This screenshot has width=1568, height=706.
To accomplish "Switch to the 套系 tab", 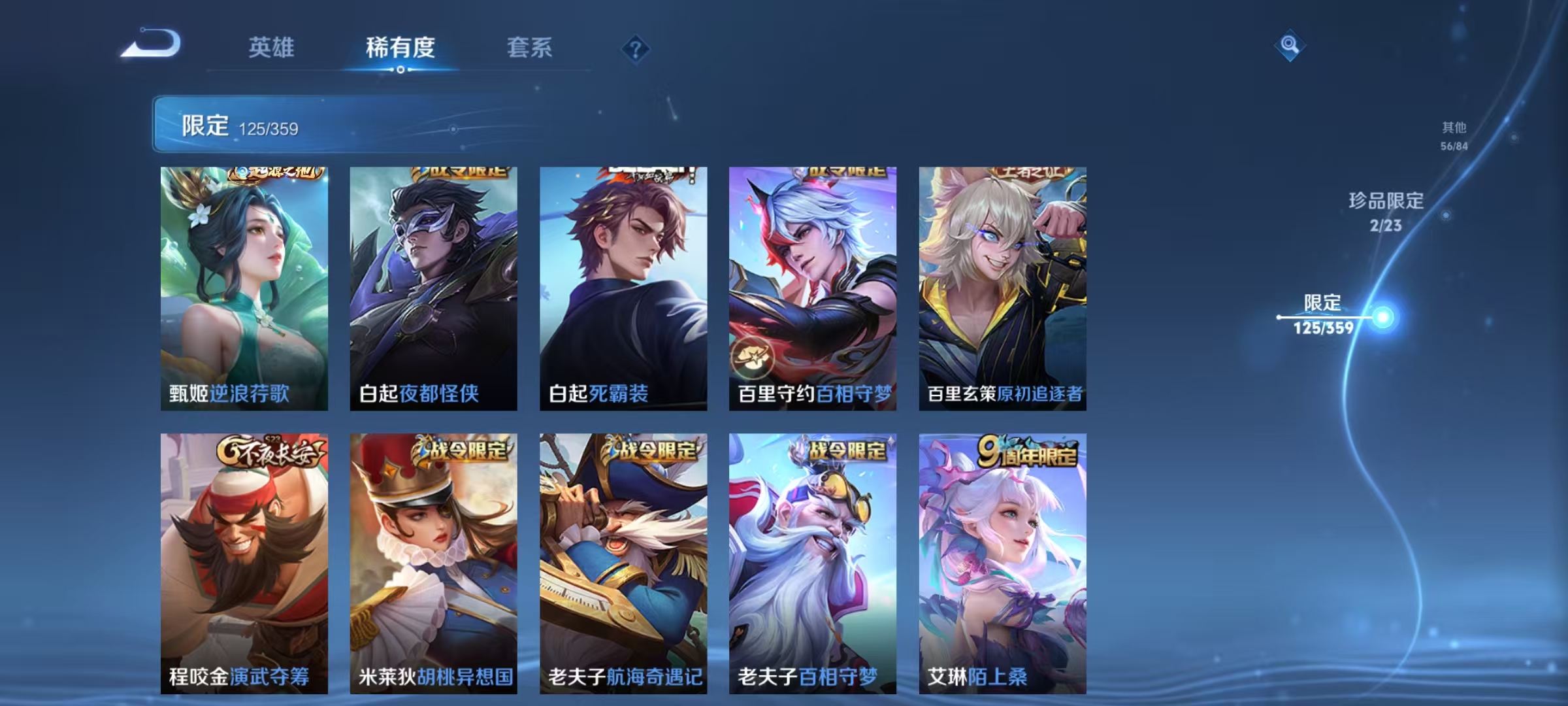I will 531,49.
